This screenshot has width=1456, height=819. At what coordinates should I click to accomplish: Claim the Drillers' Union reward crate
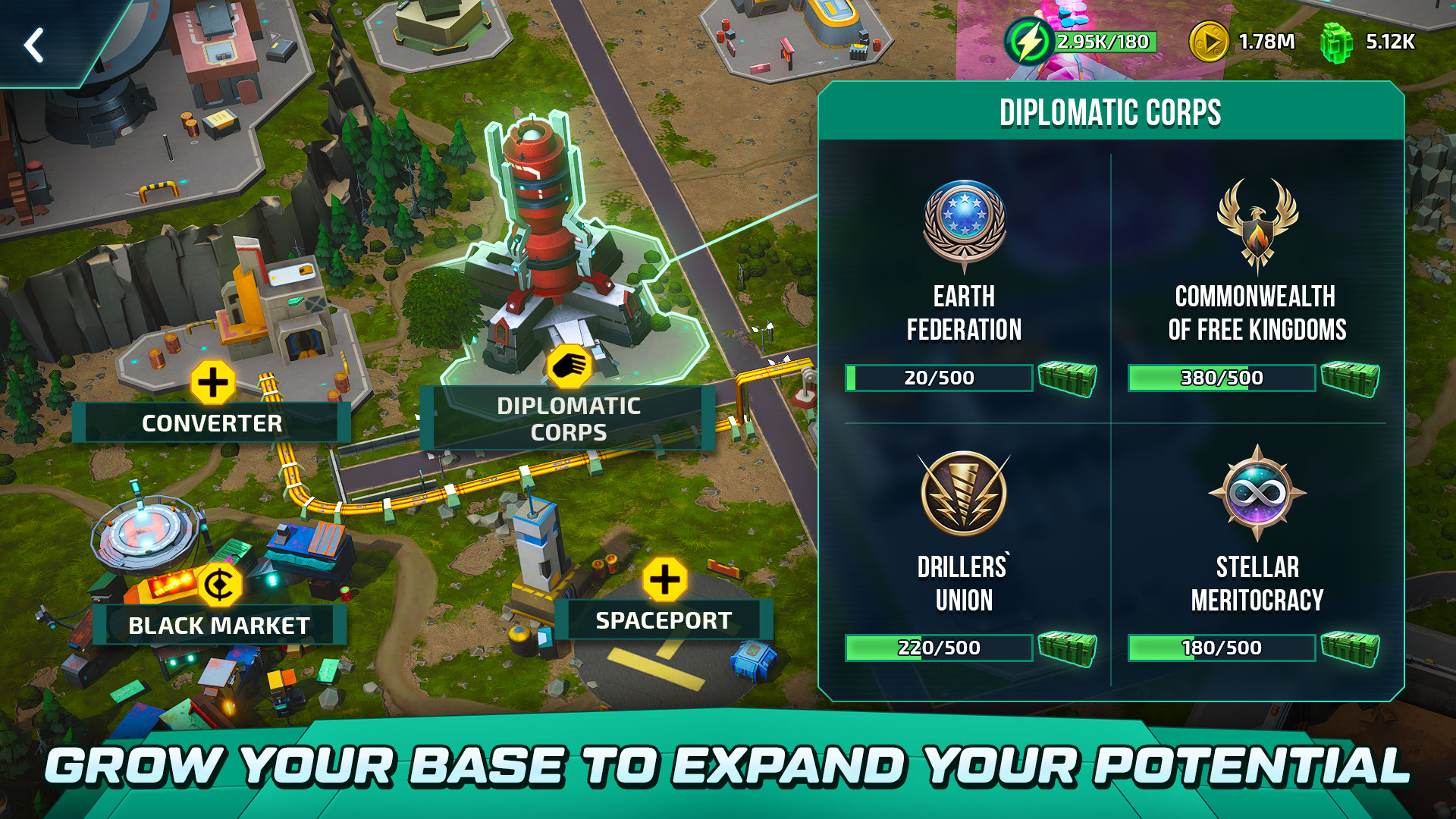pyautogui.click(x=1067, y=648)
